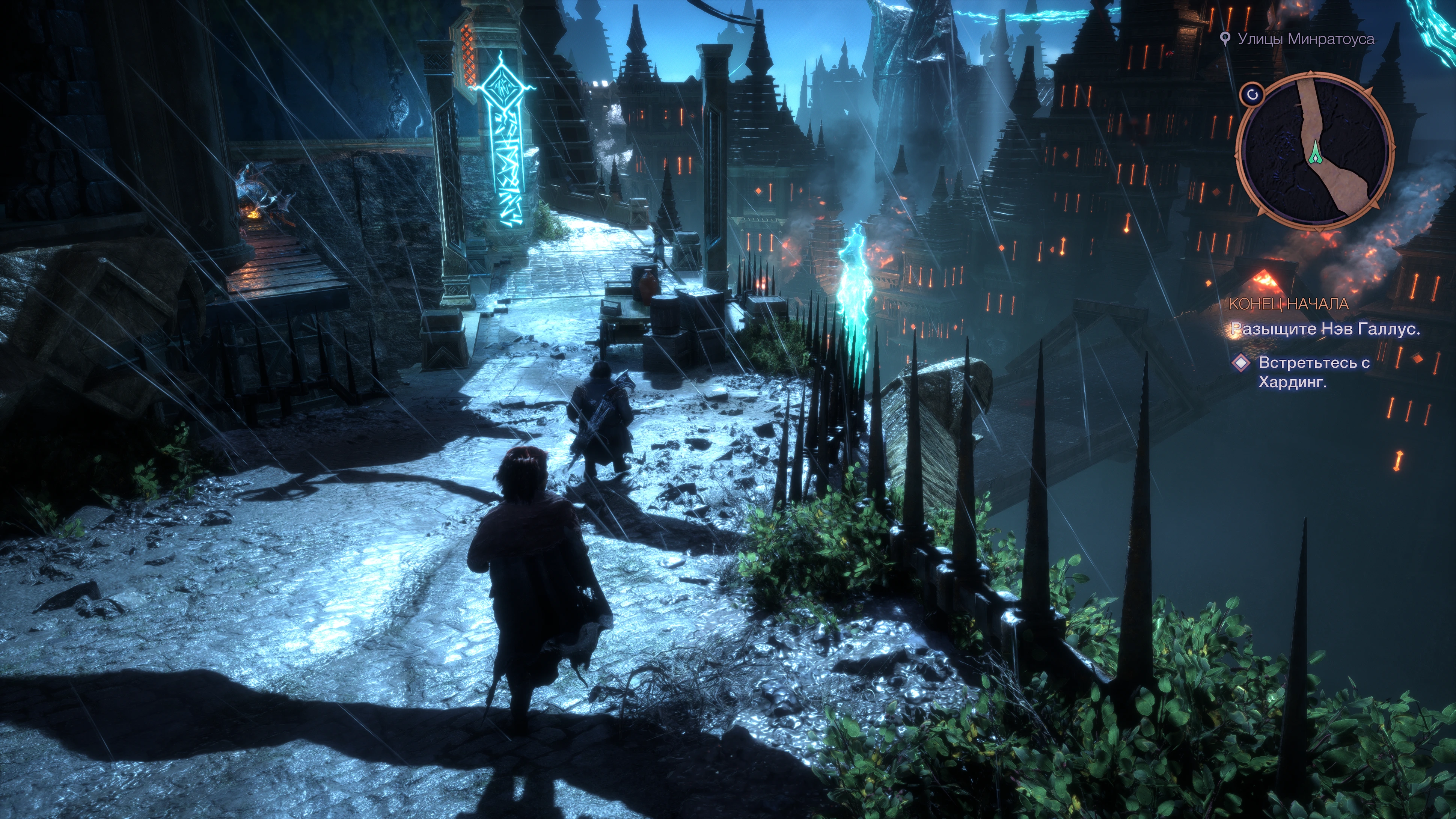The width and height of the screenshot is (1456, 819).
Task: Open the КОНЕЦ НАЧАЛА quest tracker
Action: pos(1289,303)
